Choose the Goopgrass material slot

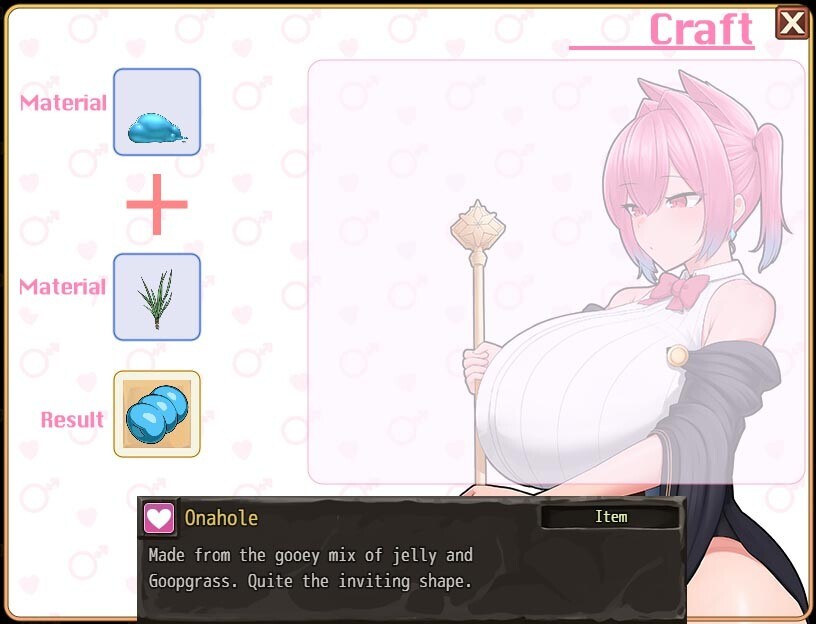tap(157, 297)
